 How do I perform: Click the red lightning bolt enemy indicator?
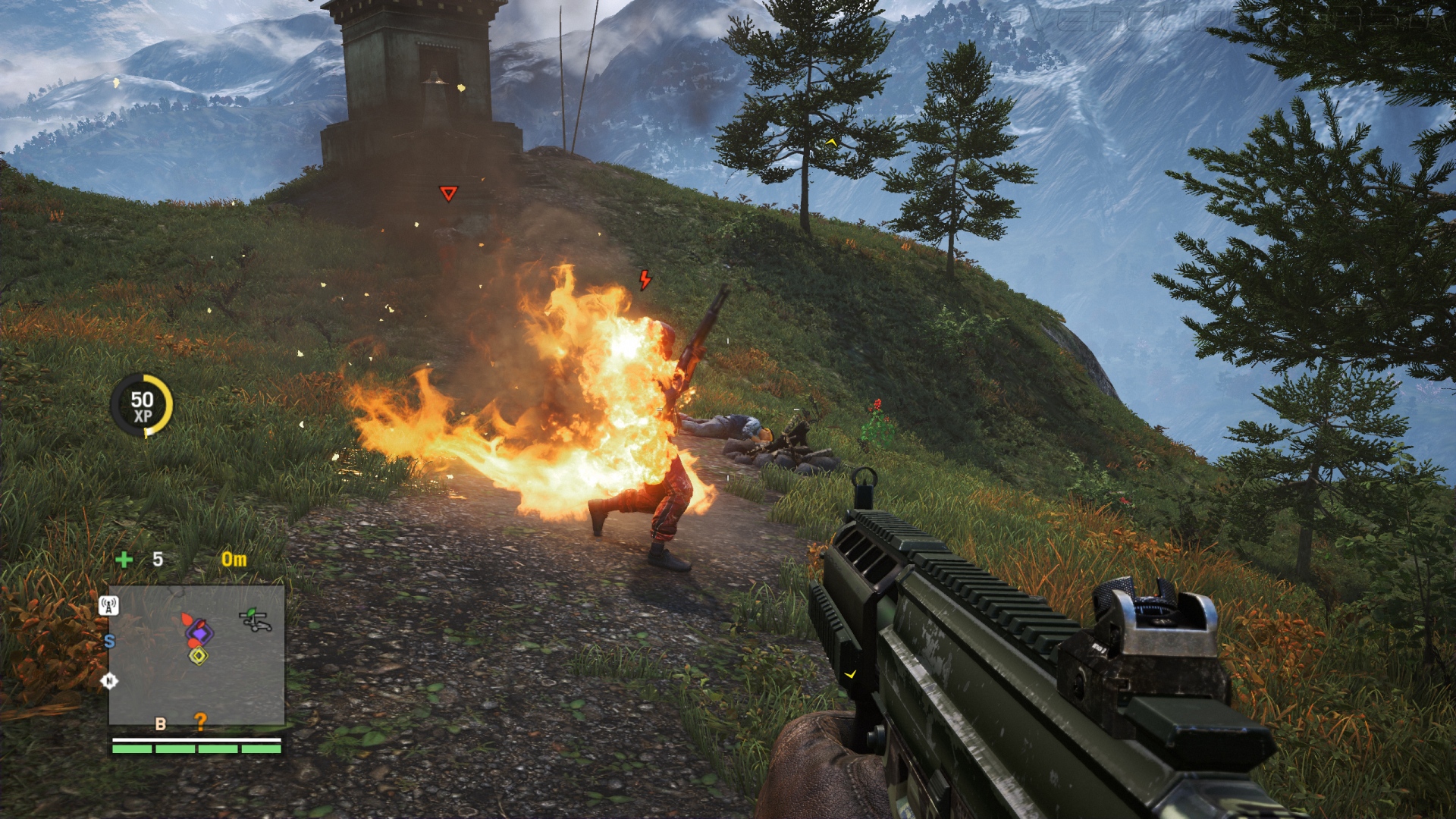645,280
